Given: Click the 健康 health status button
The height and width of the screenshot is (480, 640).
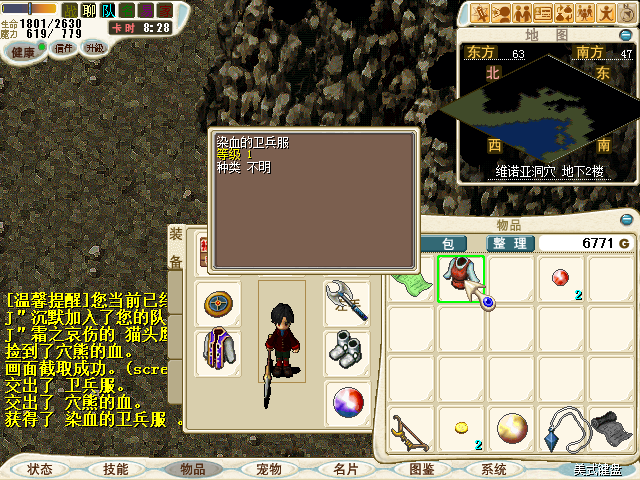Looking at the screenshot, I should pos(23,49).
